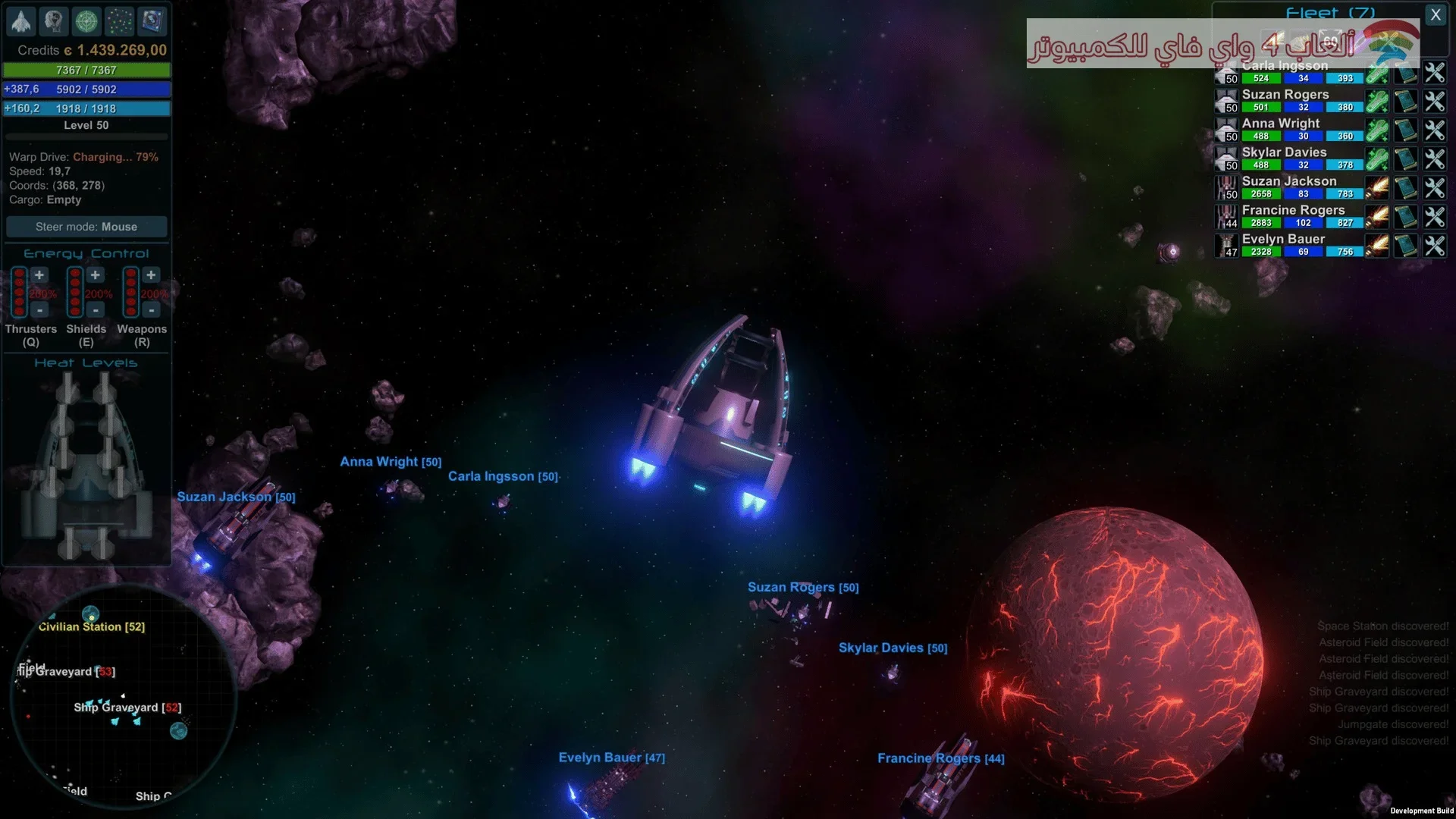Decrease Weapons energy with minus button
This screenshot has height=819, width=1456.
pyautogui.click(x=151, y=310)
